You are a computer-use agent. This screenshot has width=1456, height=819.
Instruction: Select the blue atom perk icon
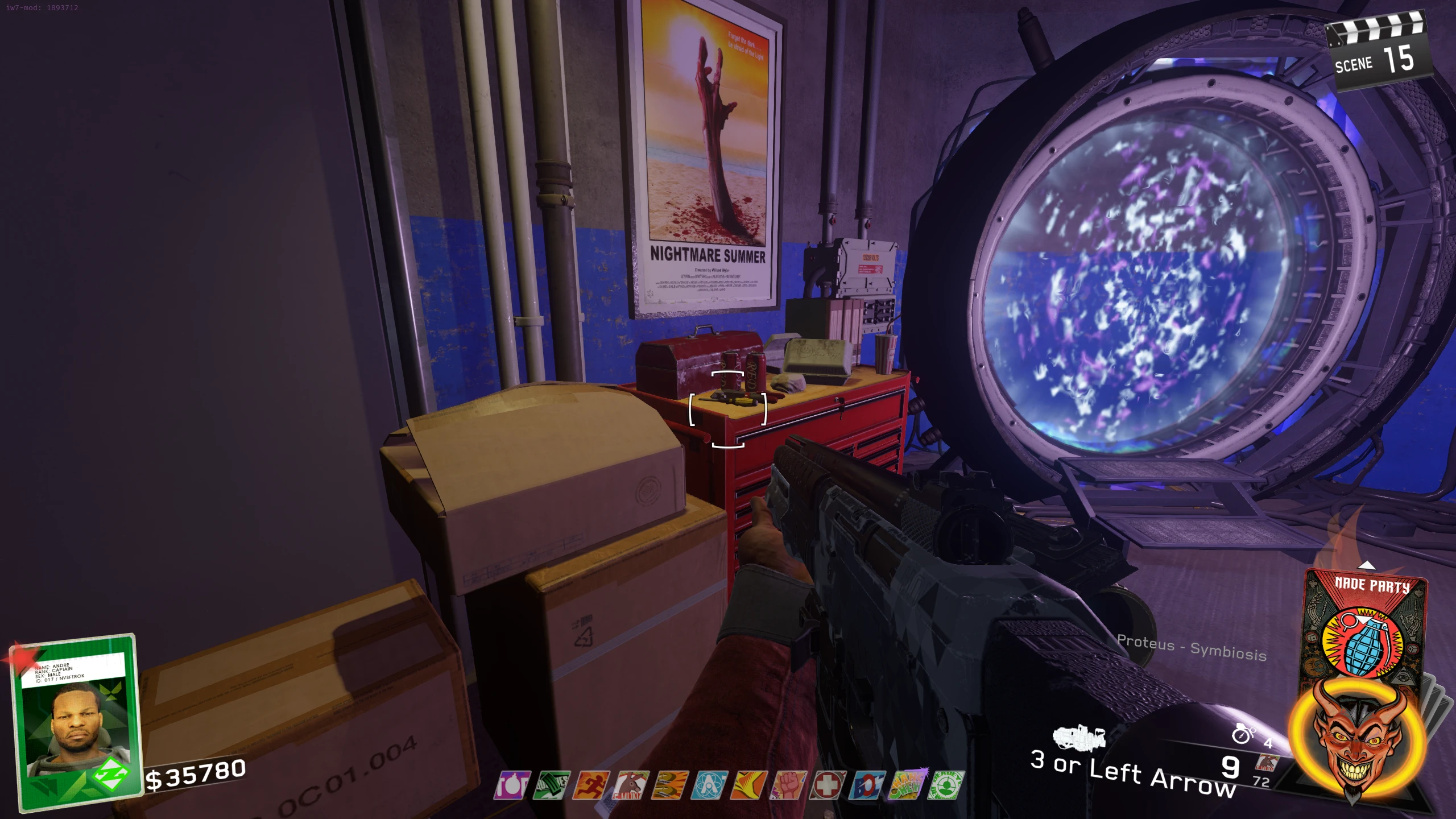tap(709, 785)
